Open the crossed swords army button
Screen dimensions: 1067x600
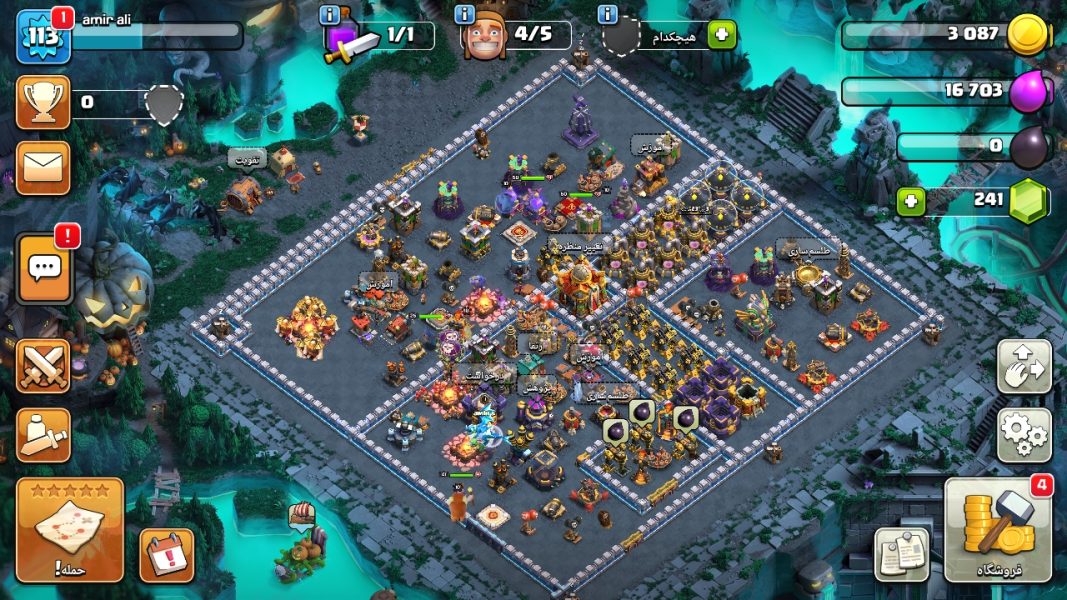tap(43, 366)
